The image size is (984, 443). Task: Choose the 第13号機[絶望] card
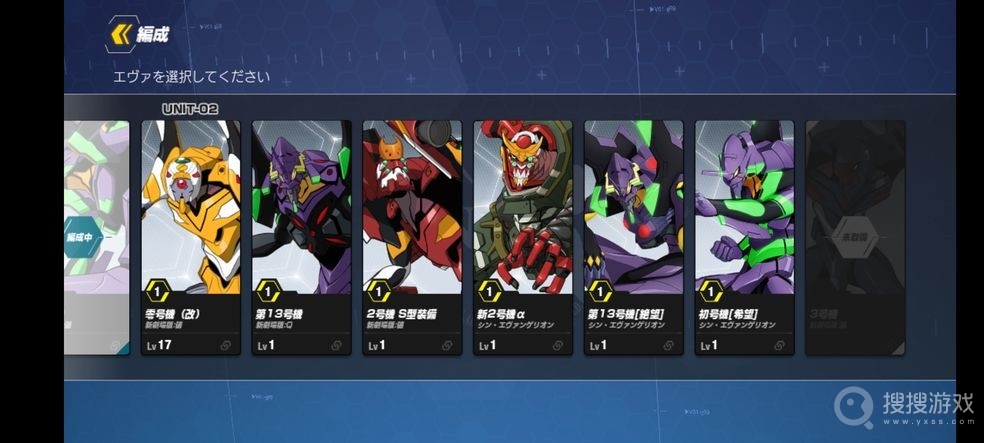pyautogui.click(x=633, y=237)
